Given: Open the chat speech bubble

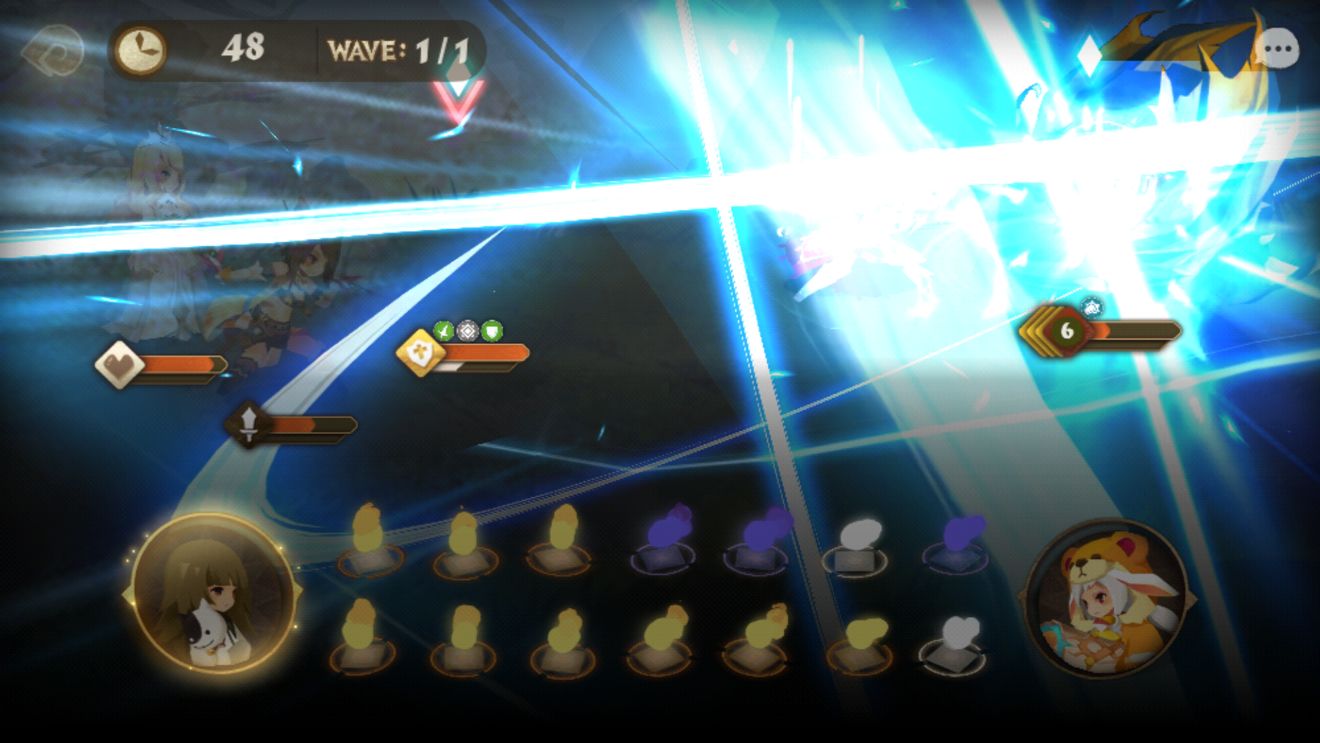Looking at the screenshot, I should [1277, 49].
